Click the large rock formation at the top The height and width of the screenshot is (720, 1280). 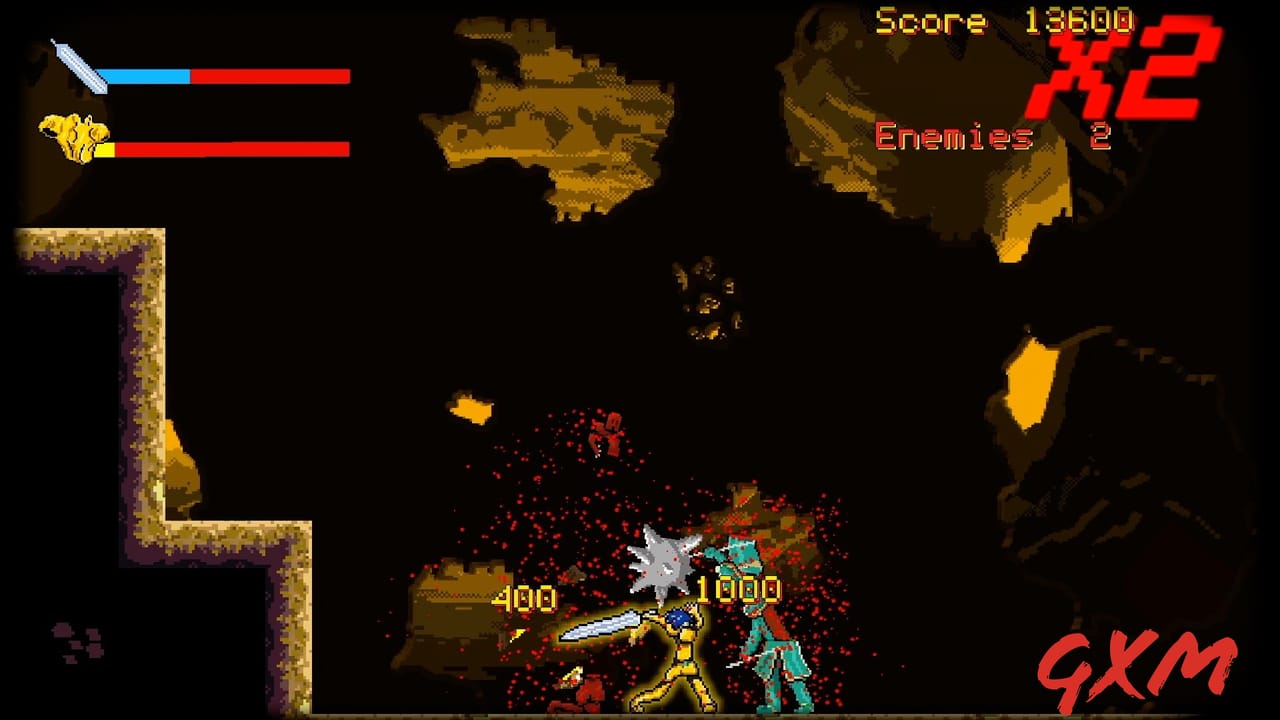point(550,120)
